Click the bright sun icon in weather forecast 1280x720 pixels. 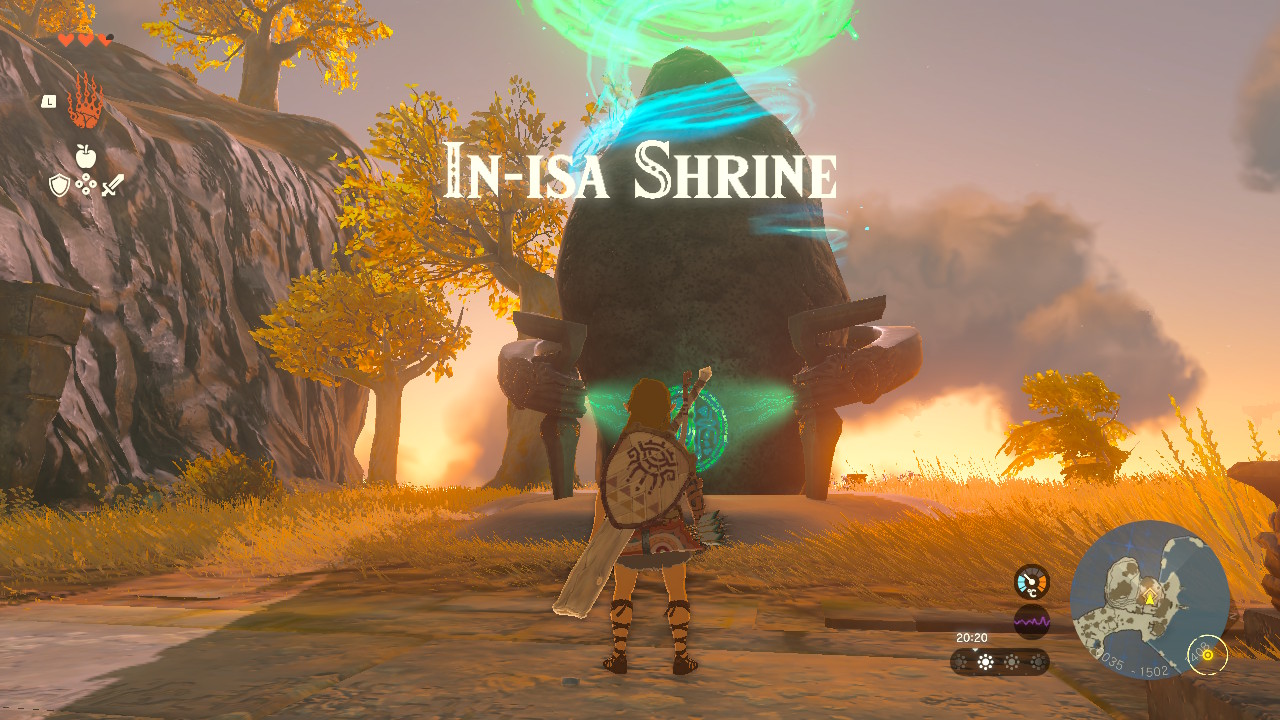point(985,662)
